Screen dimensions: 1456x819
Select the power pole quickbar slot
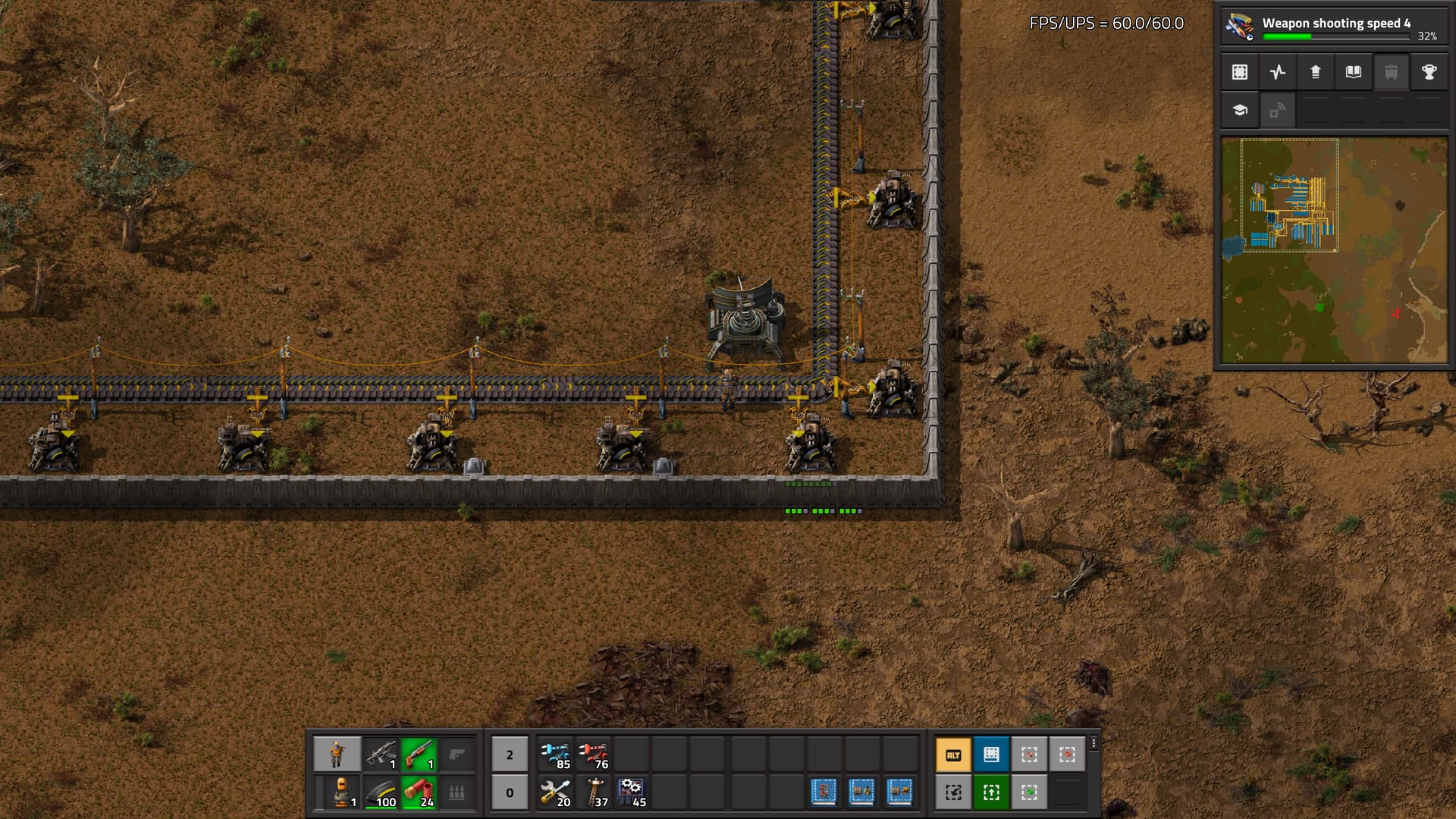coord(594,792)
